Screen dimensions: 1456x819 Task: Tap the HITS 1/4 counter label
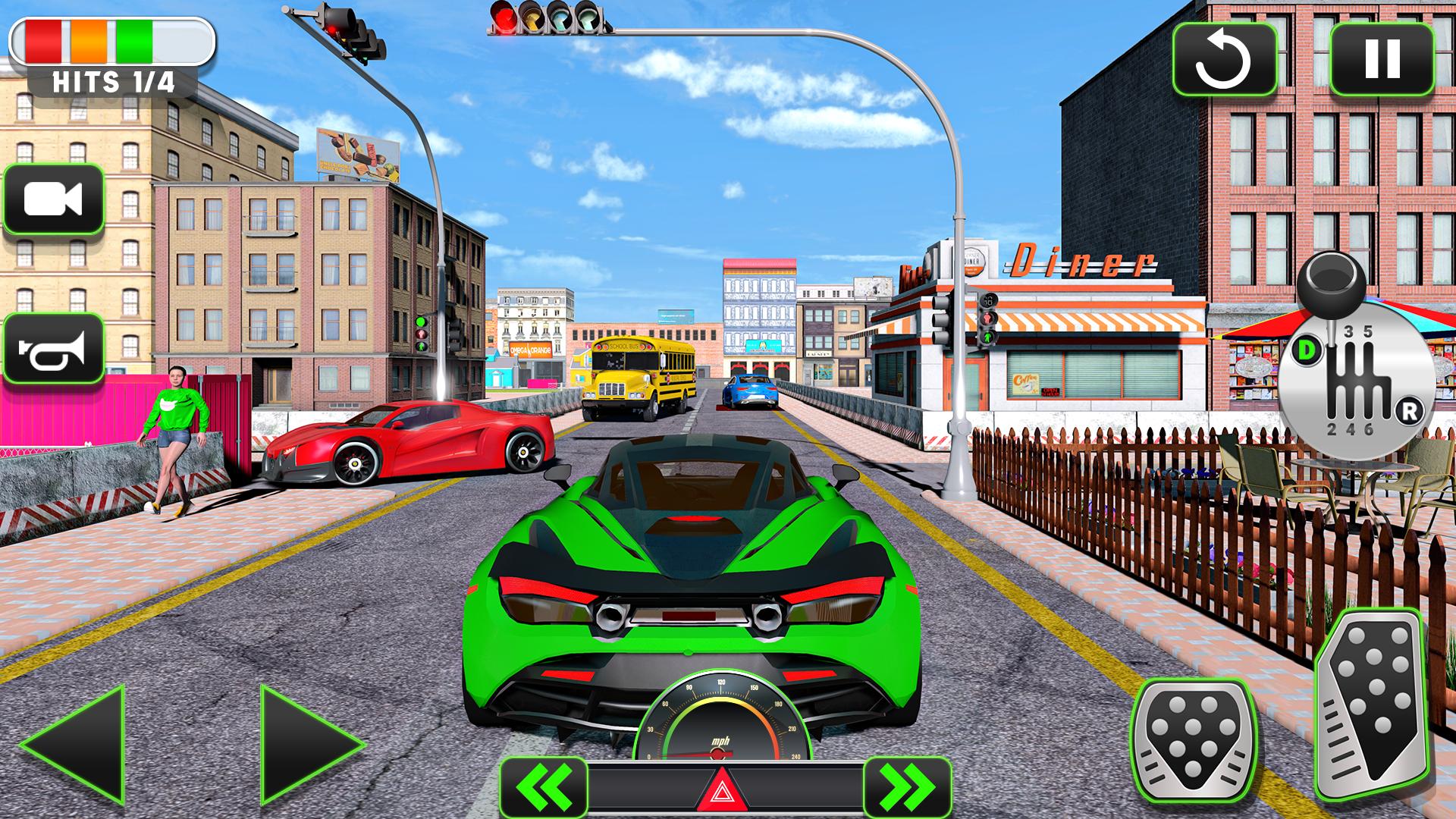(x=112, y=80)
